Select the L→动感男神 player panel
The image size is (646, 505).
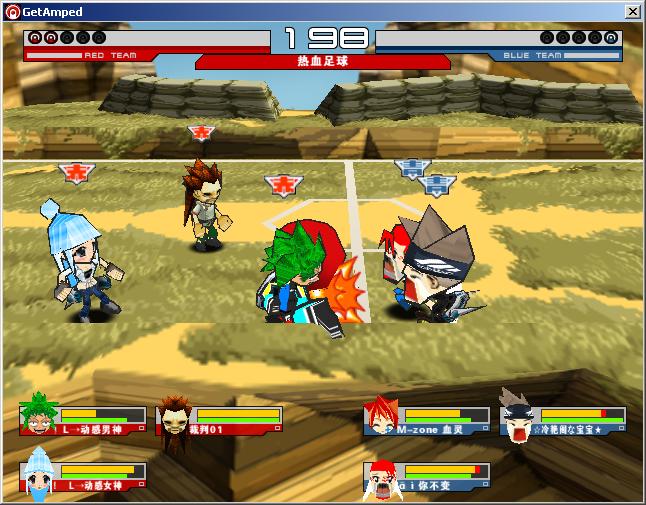(x=84, y=421)
